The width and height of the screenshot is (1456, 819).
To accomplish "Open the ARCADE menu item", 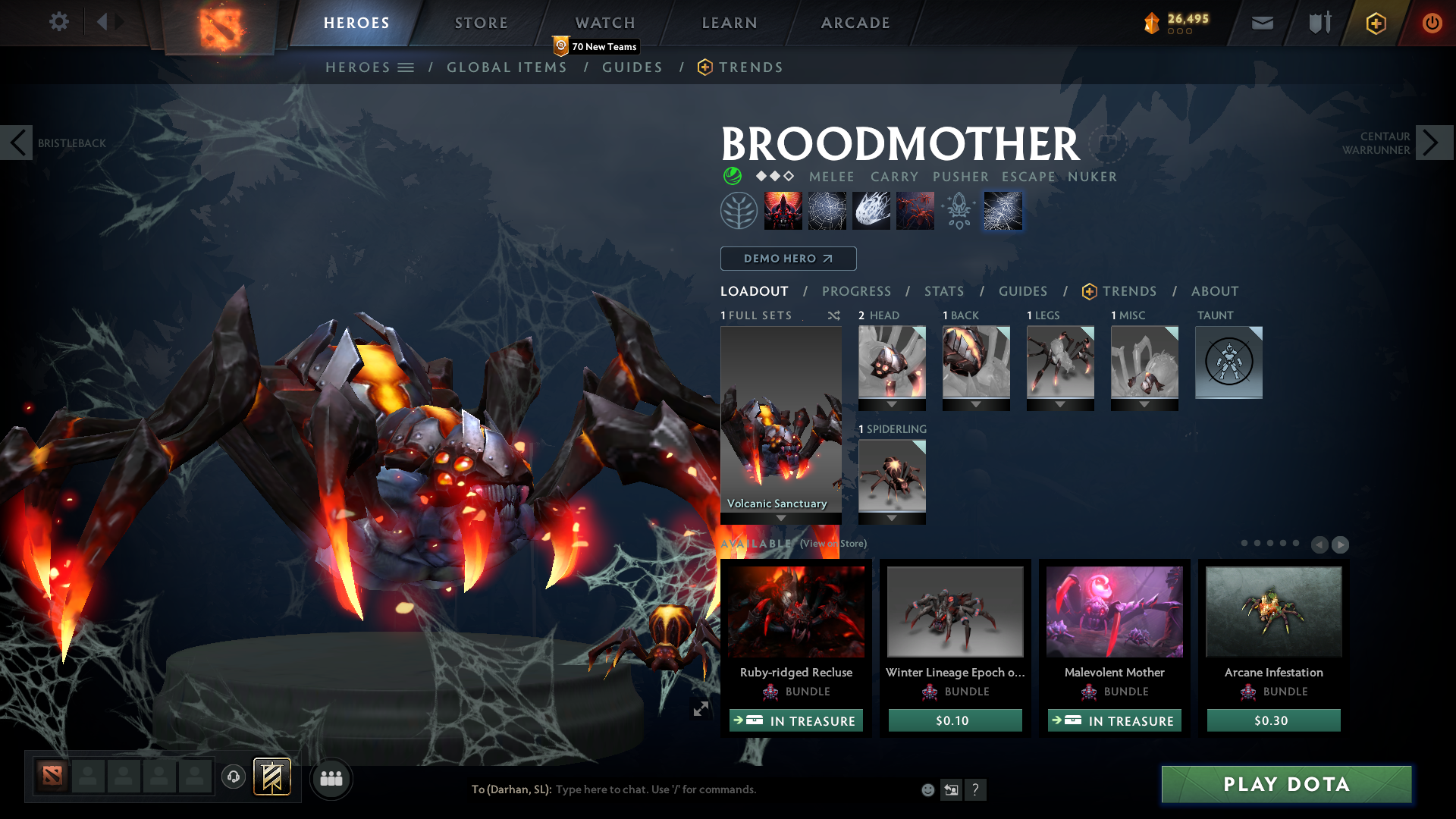I will click(855, 23).
